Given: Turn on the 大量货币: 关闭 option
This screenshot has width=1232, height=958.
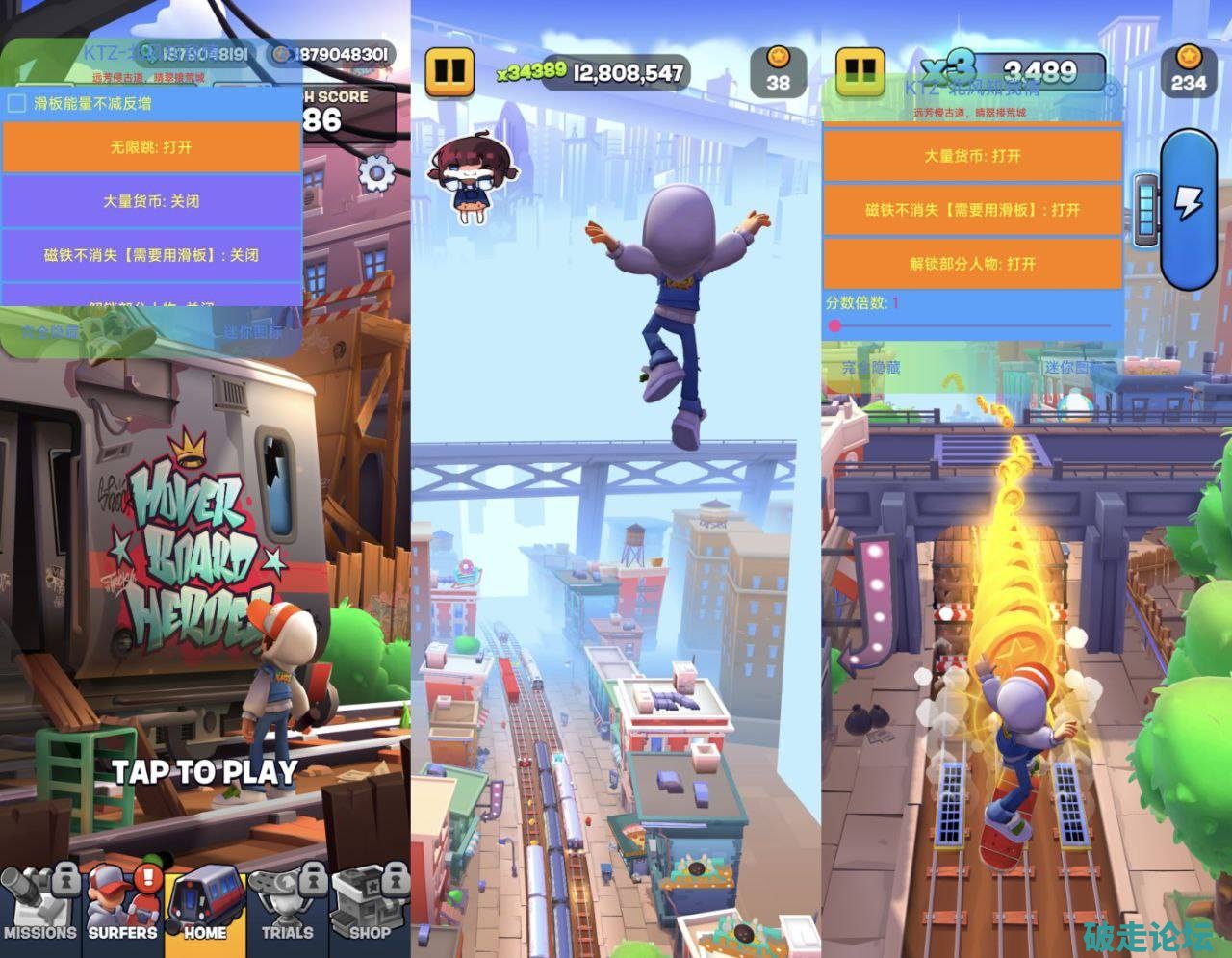Looking at the screenshot, I should (x=151, y=201).
